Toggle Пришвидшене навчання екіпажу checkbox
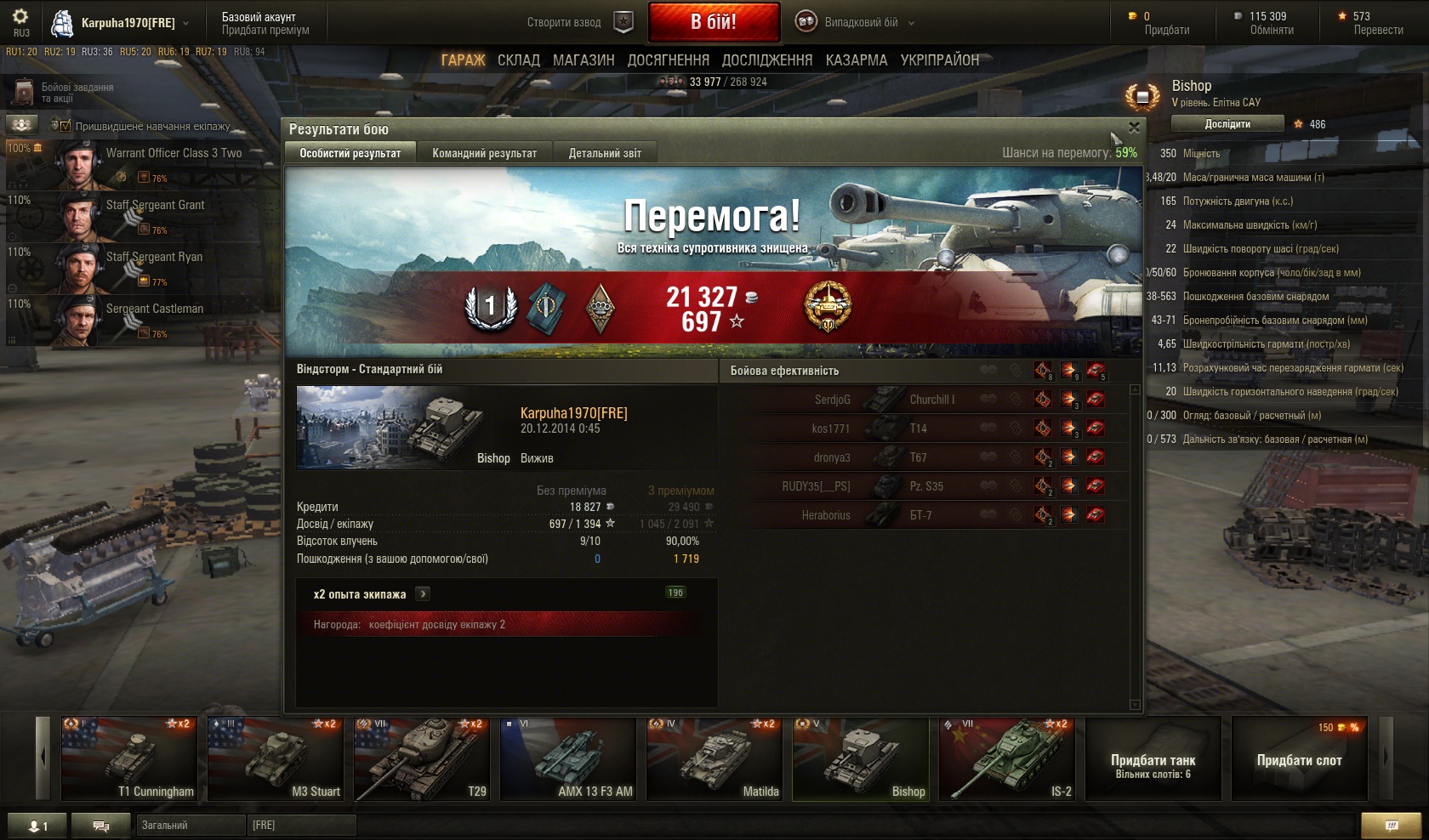 tap(65, 126)
